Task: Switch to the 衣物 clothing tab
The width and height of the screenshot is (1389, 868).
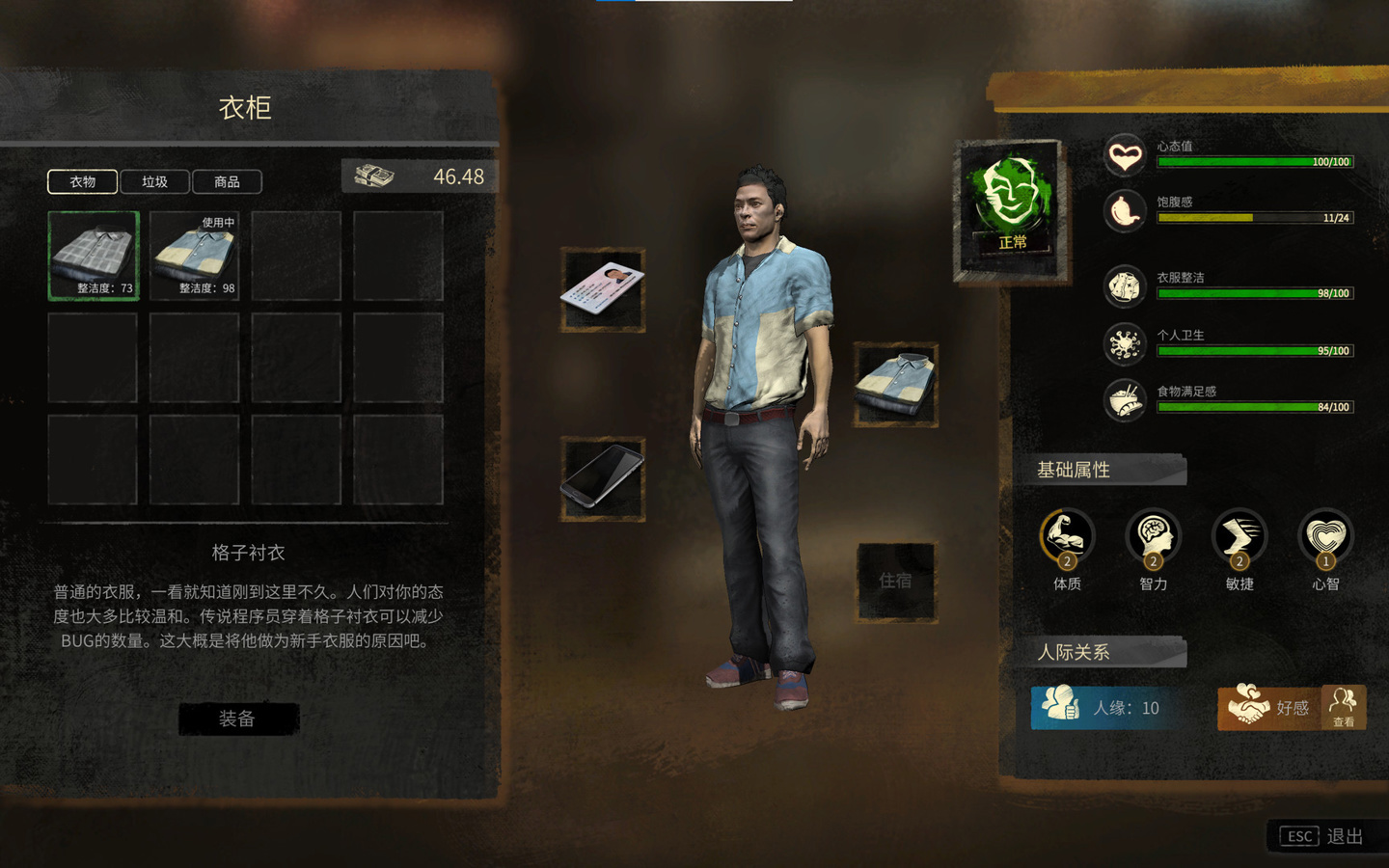Action: coord(82,181)
